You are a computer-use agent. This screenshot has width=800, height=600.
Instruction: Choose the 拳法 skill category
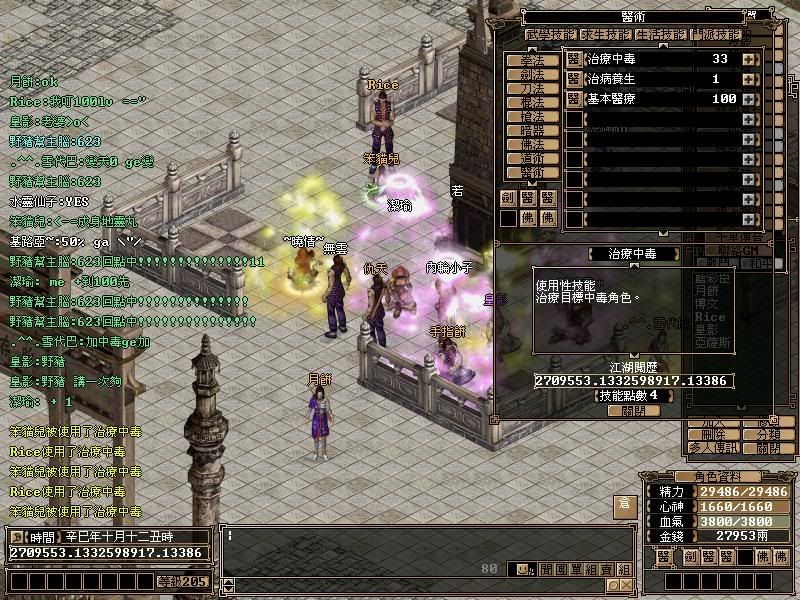coord(533,60)
